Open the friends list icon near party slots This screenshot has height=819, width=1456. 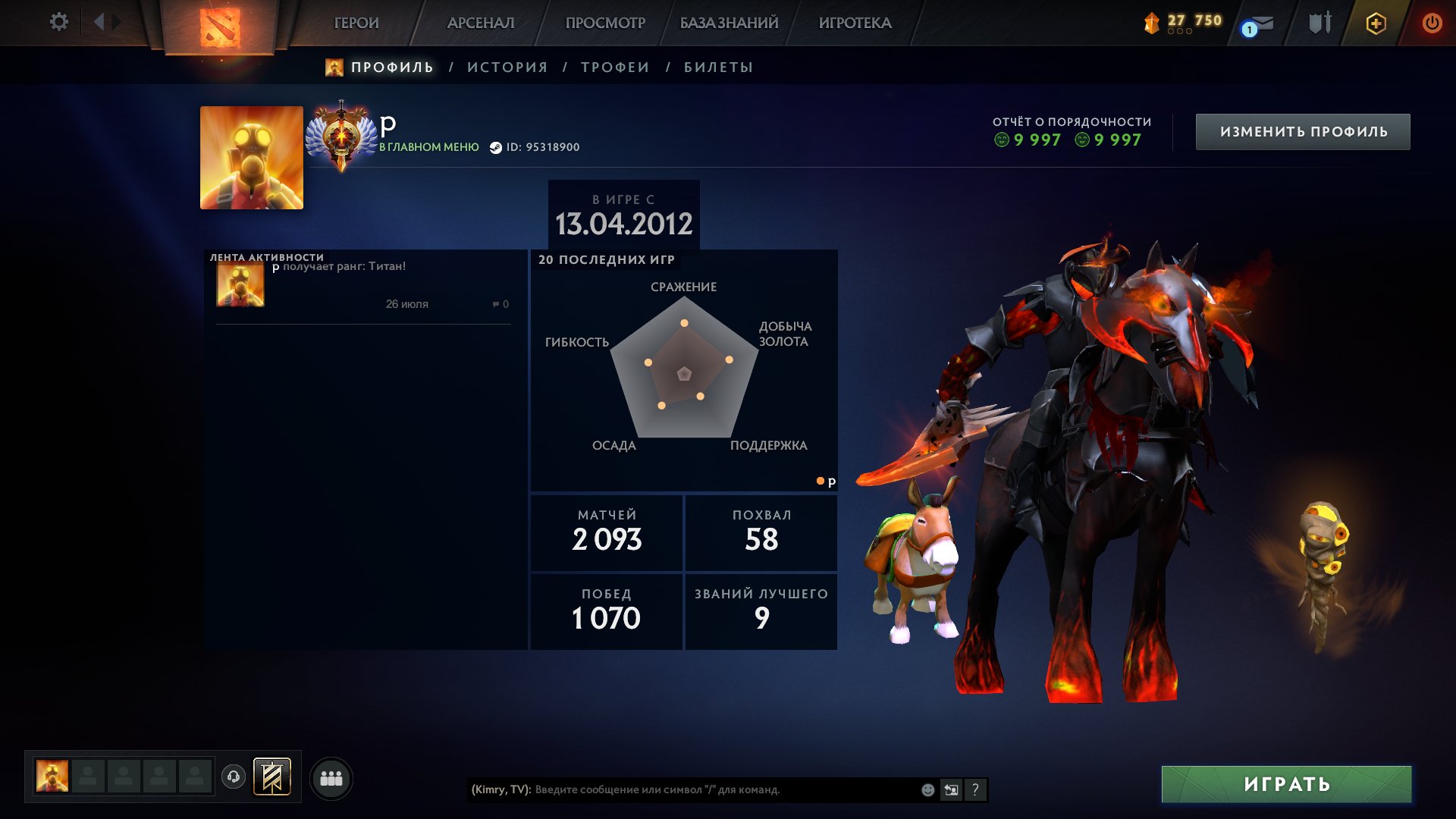tap(331, 777)
